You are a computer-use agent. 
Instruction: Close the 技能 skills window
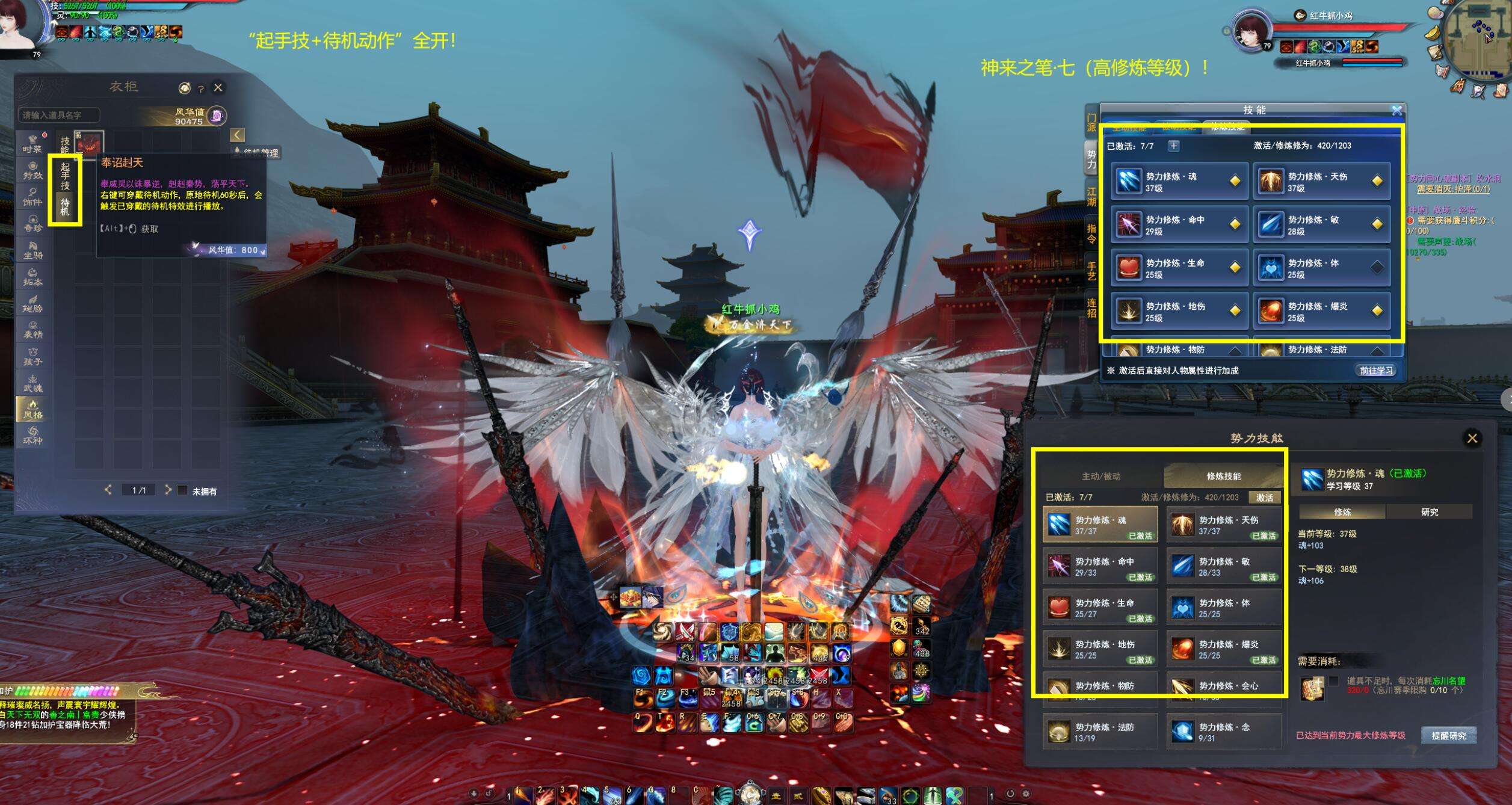1396,111
